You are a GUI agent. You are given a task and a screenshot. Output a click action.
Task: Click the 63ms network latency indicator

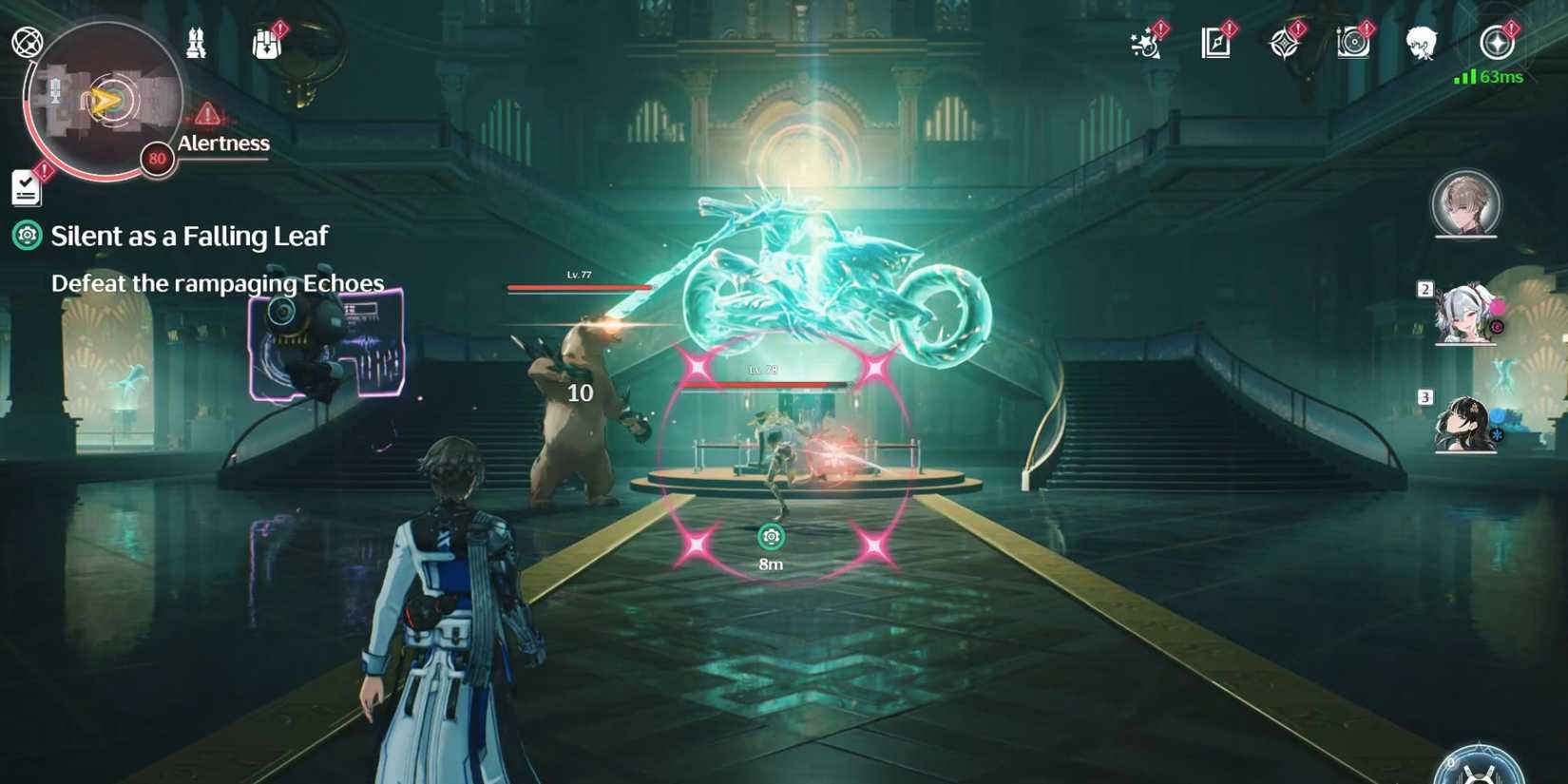[1488, 78]
